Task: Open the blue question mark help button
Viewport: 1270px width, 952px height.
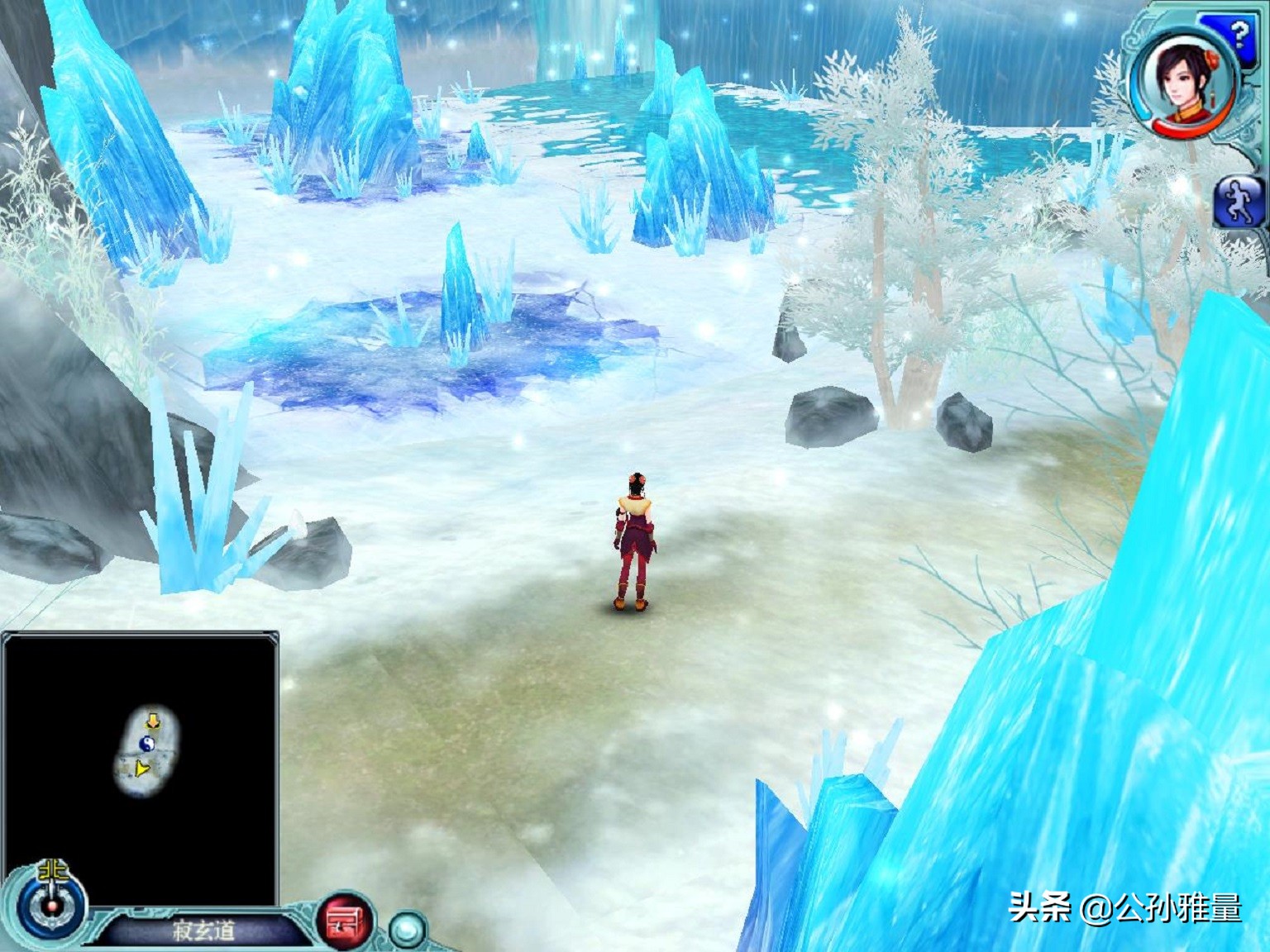Action: coord(1238,35)
